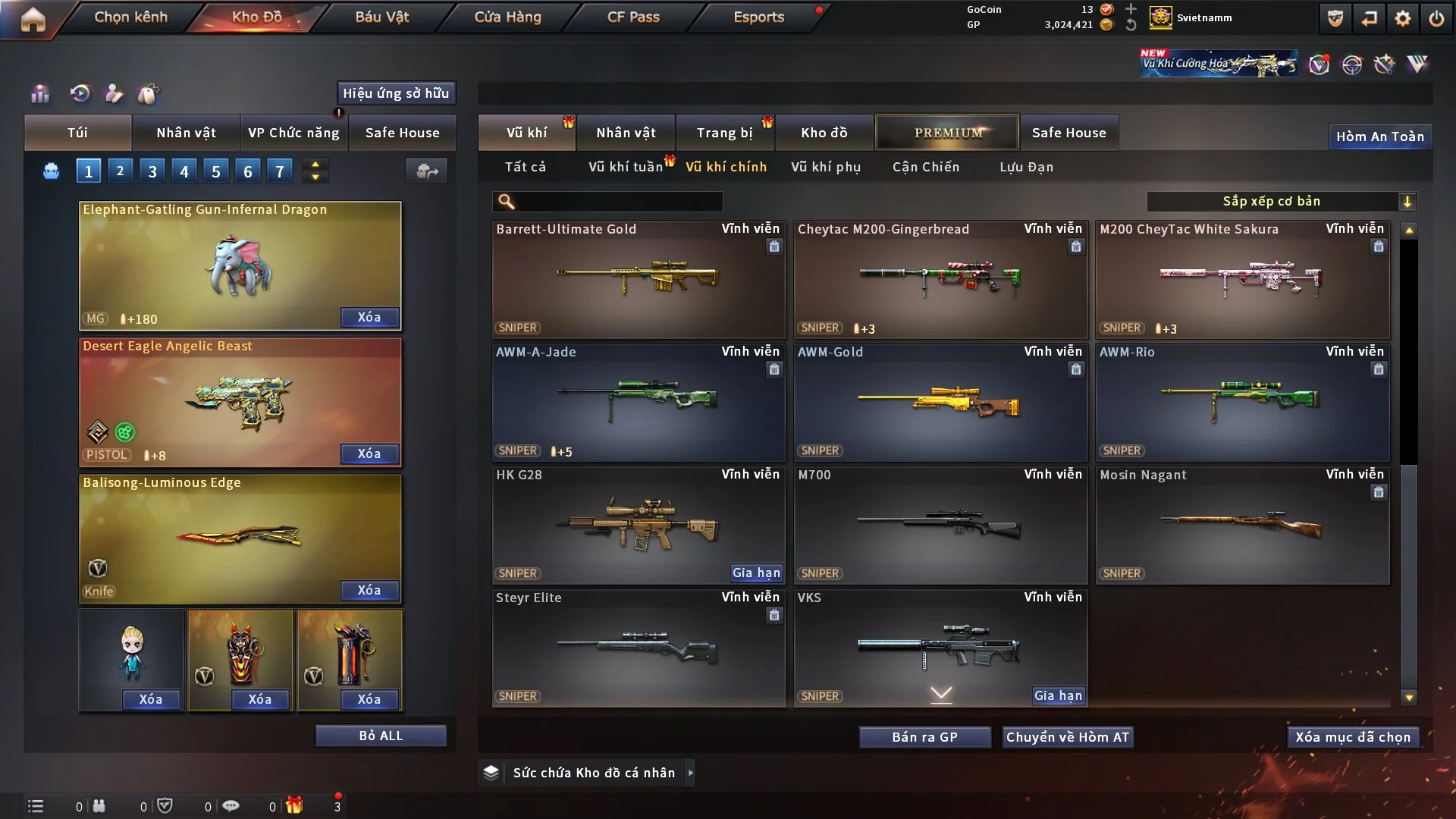Open the CF Pass menu
Viewport: 1456px width, 819px height.
tap(633, 17)
